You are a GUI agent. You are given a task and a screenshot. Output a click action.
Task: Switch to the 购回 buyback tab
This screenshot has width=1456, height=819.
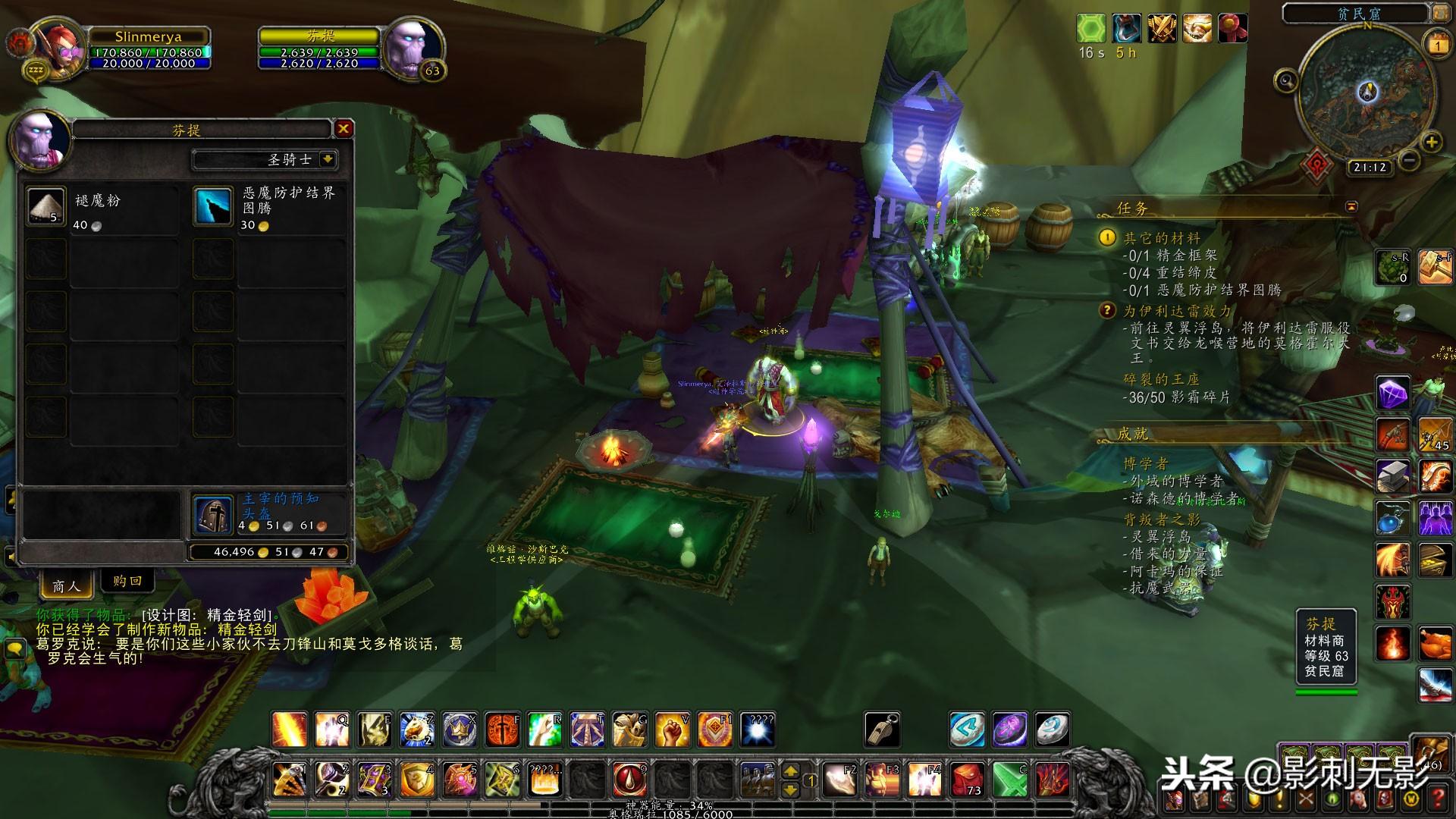tap(127, 581)
